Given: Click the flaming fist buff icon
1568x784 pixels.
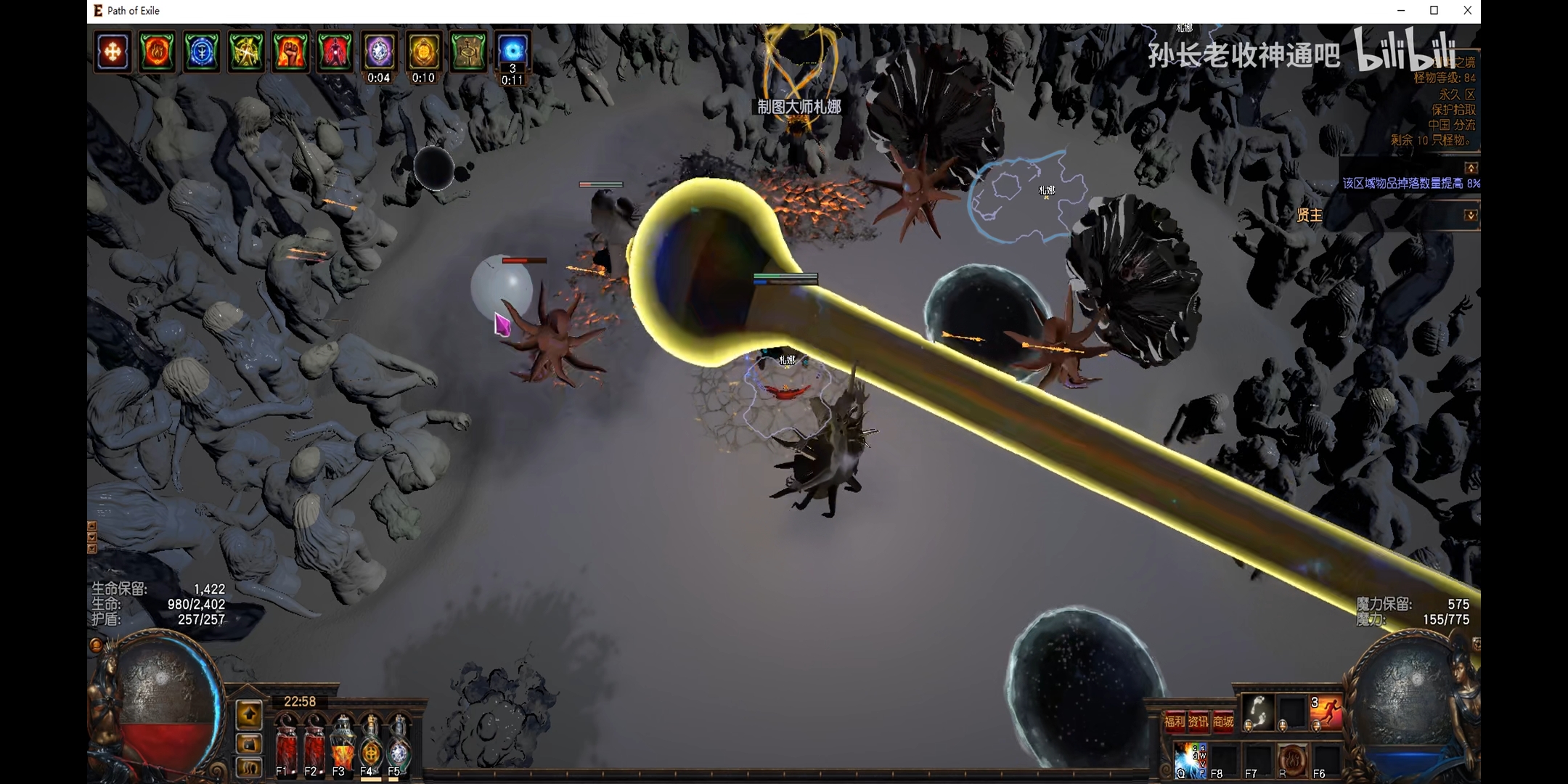Looking at the screenshot, I should 290,52.
